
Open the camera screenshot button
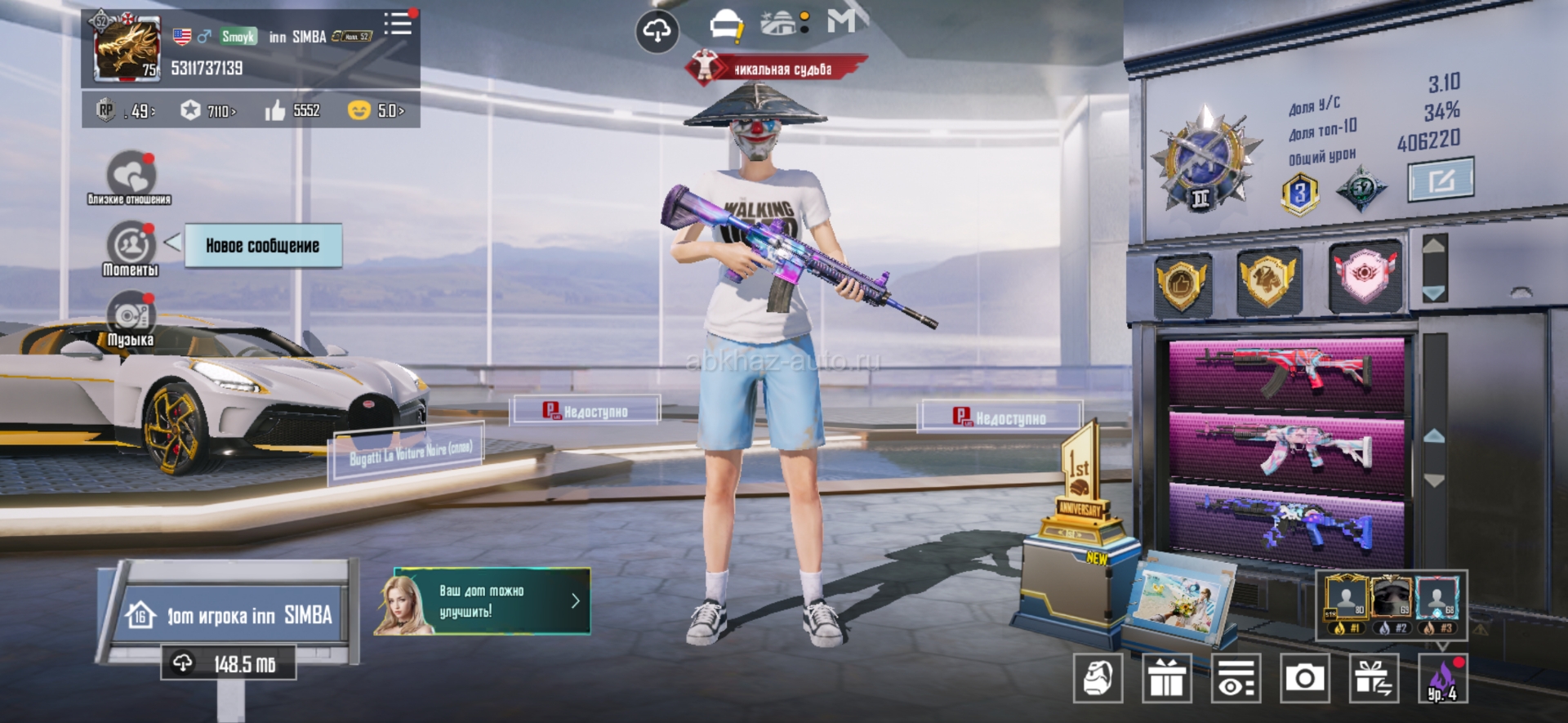[1304, 678]
